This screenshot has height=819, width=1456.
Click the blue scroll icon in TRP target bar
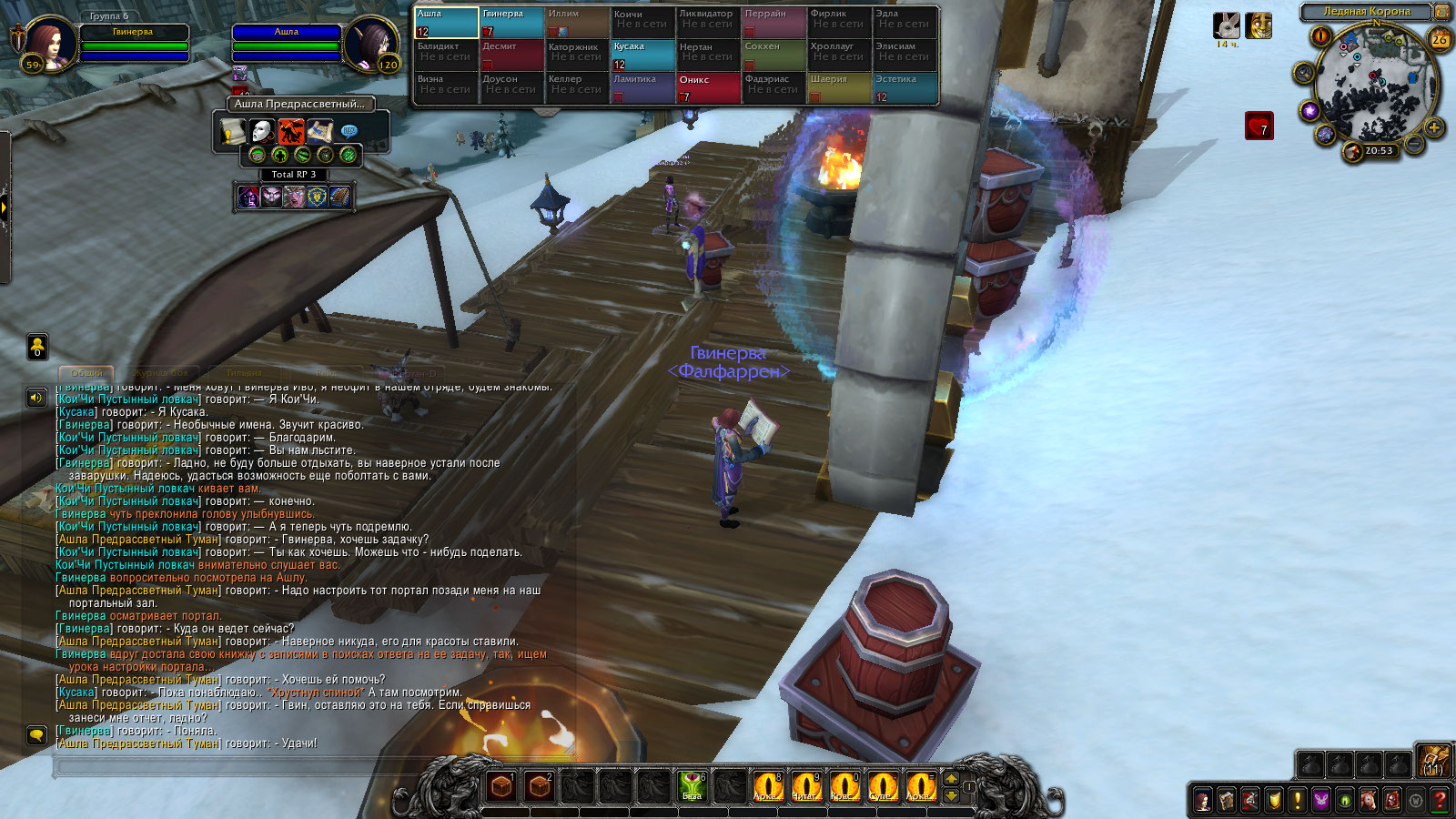(319, 132)
